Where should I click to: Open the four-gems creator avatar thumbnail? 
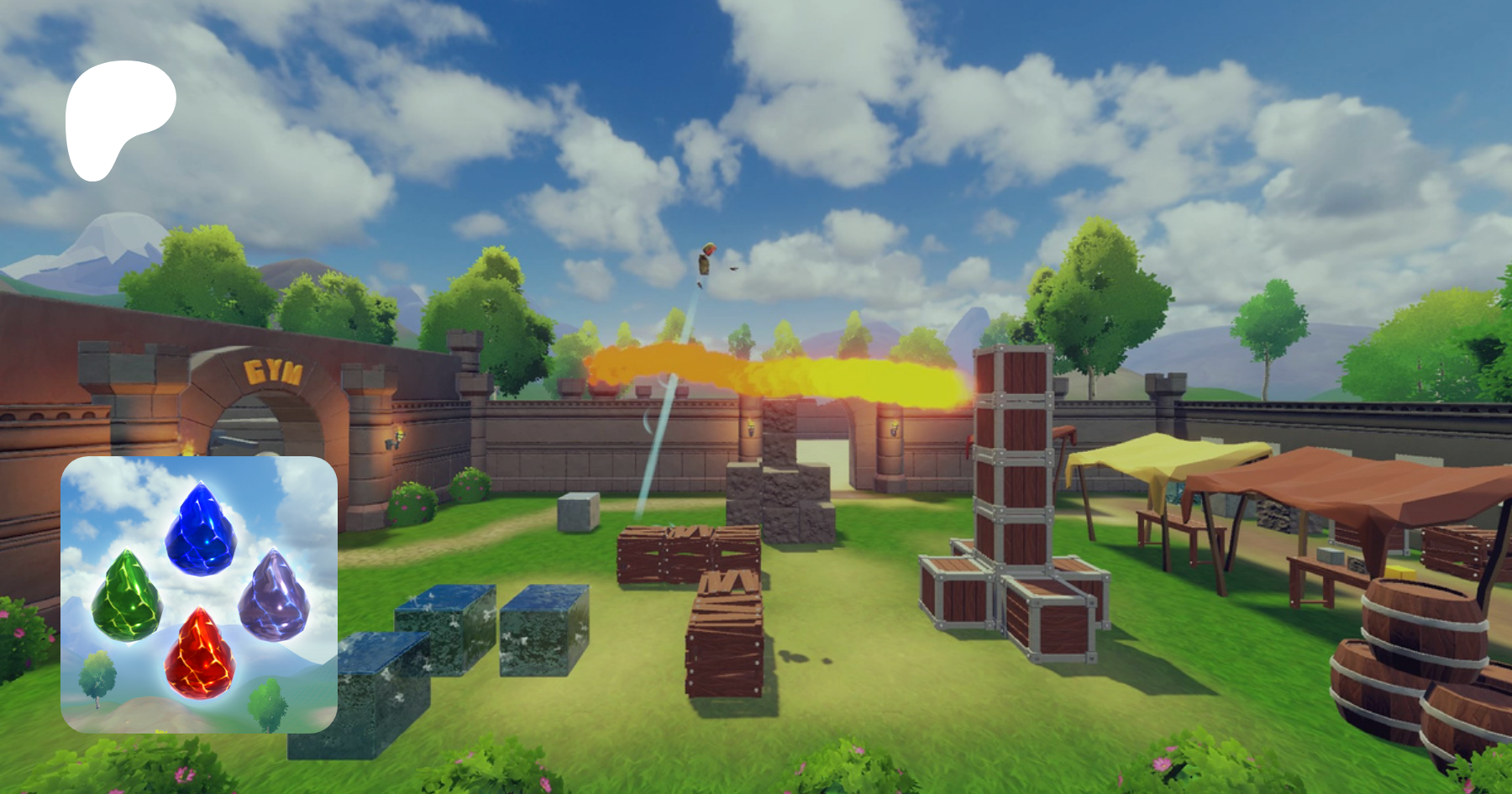[x=199, y=594]
